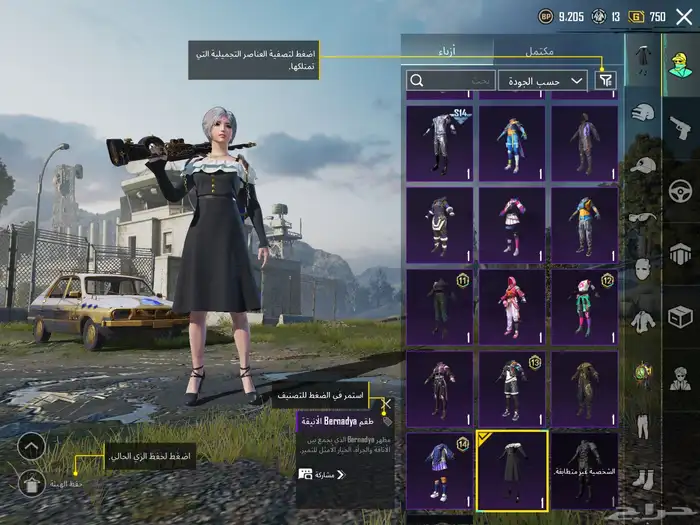Click the filter owned items button
The width and height of the screenshot is (700, 525).
coord(606,80)
